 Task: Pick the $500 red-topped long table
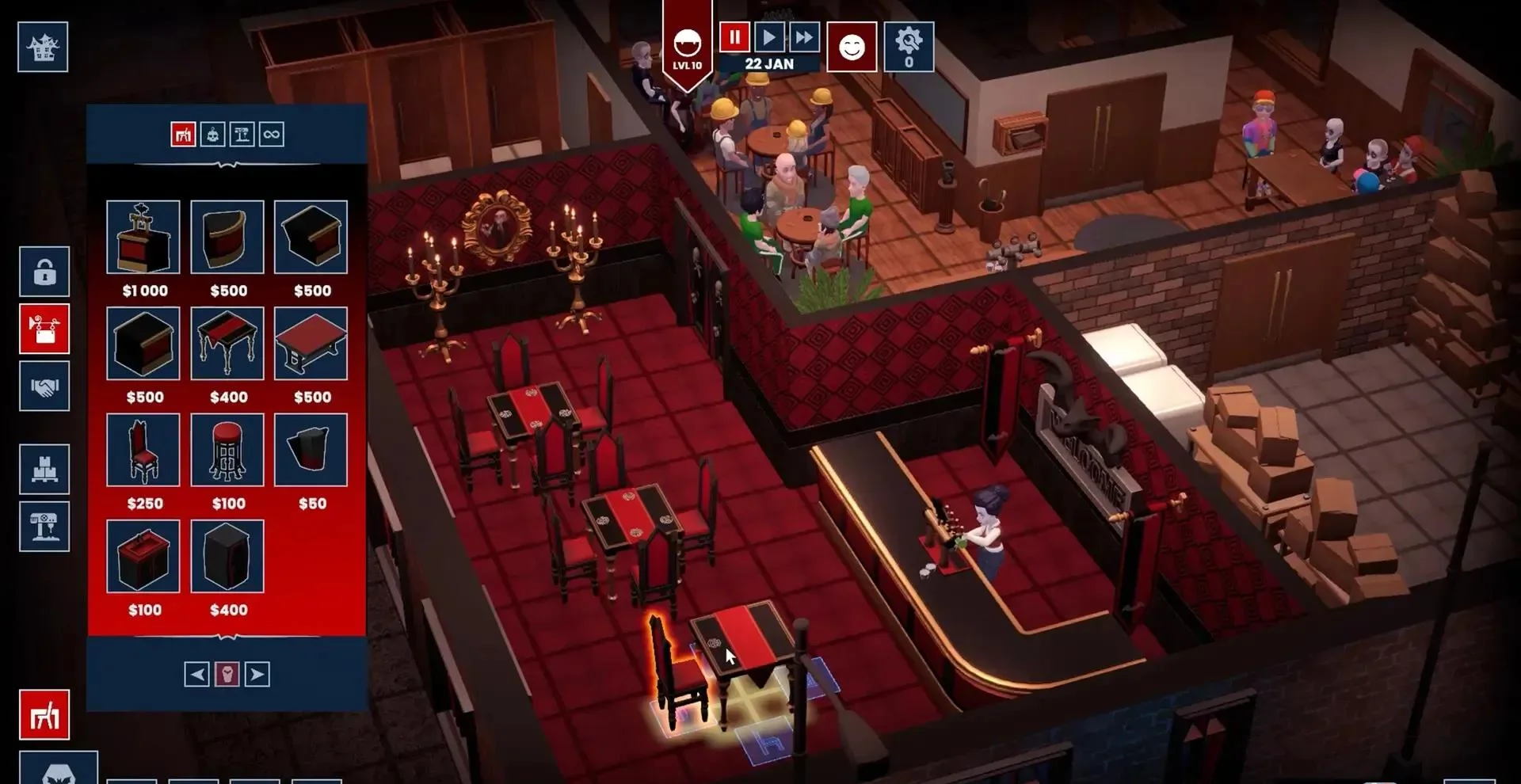pyautogui.click(x=311, y=344)
